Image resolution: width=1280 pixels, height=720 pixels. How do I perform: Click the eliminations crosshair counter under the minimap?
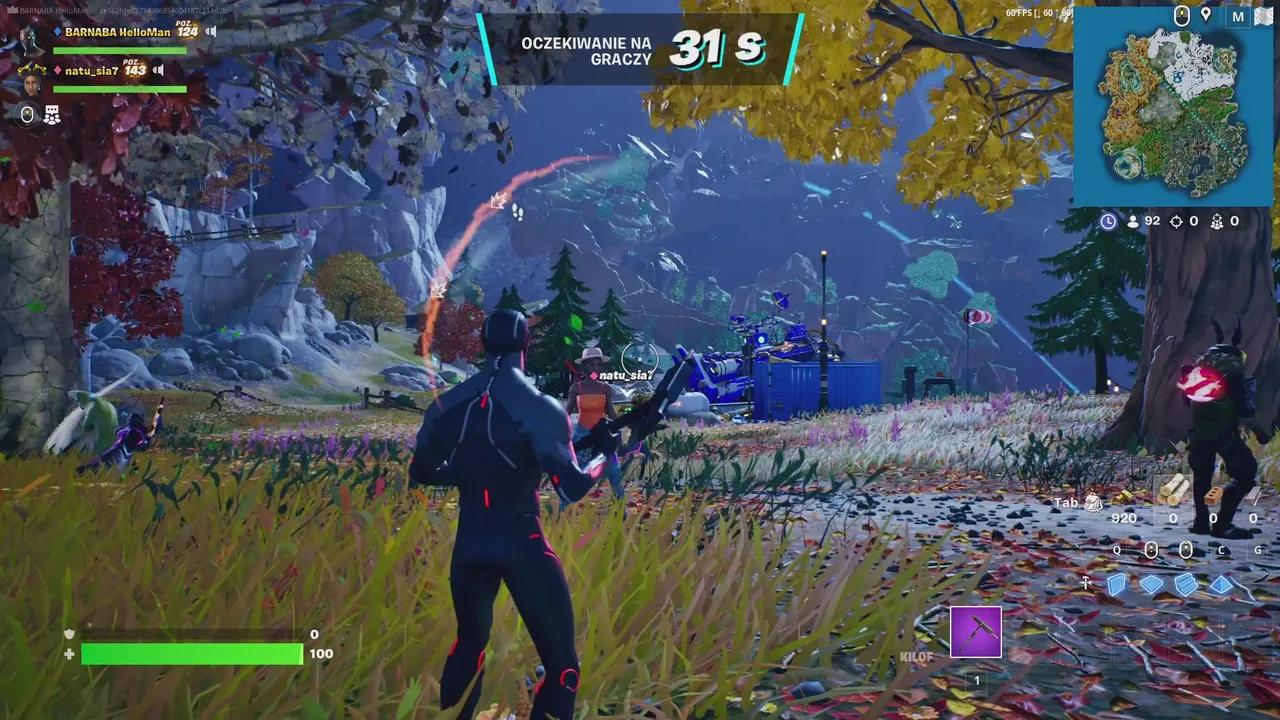1176,221
